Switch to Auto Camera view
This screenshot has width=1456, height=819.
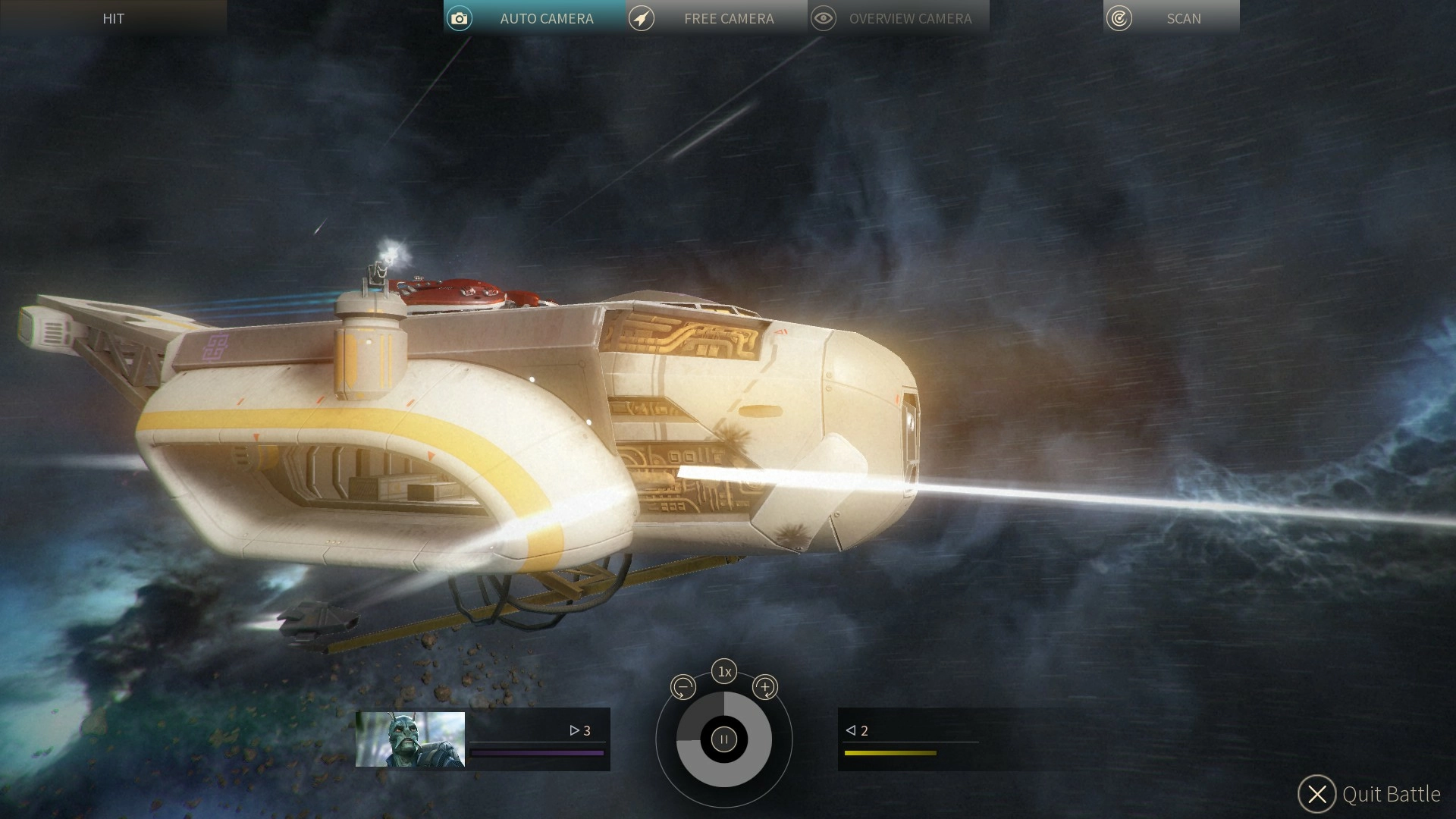(x=534, y=18)
